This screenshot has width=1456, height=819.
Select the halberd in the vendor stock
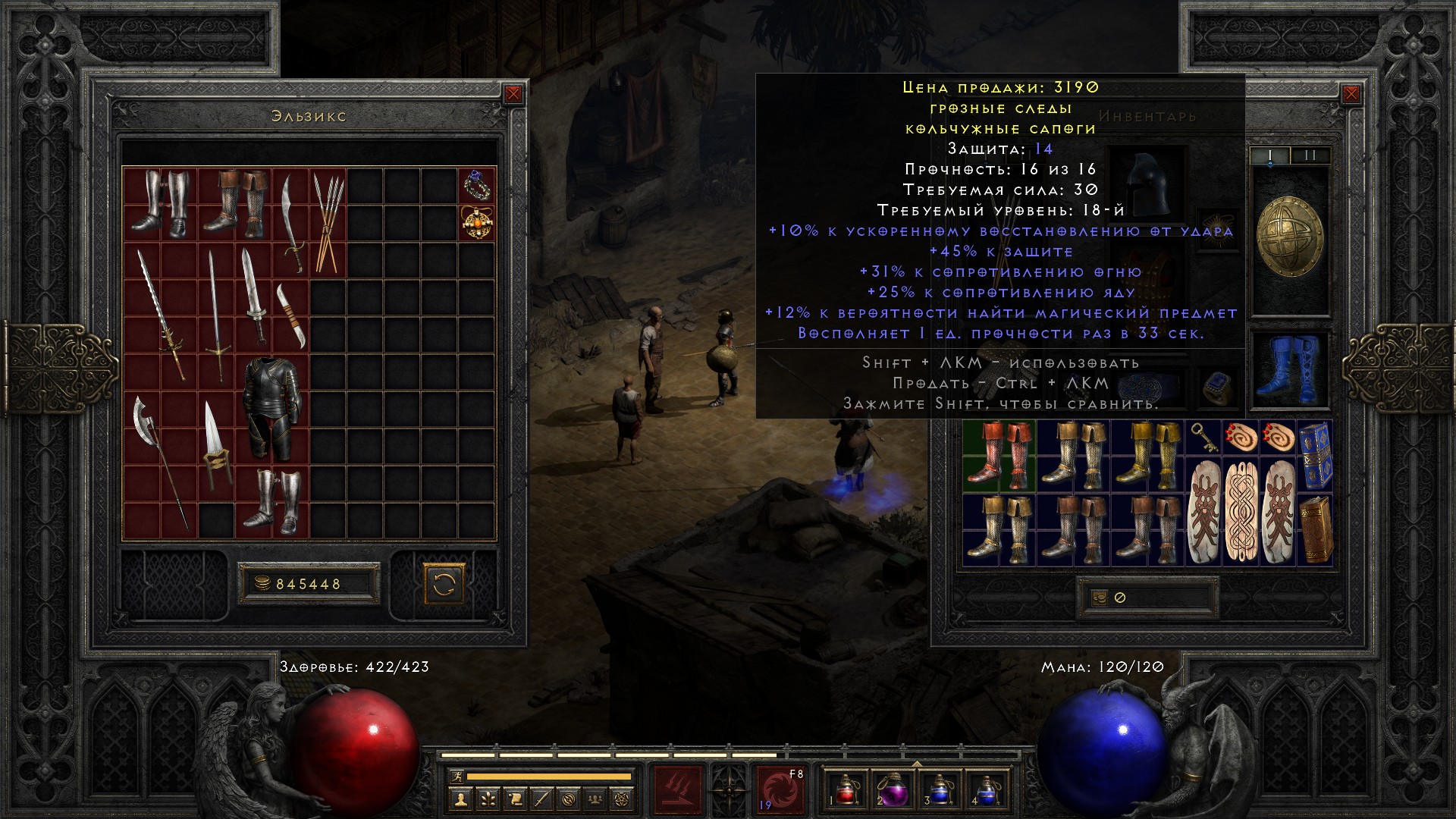[159, 463]
